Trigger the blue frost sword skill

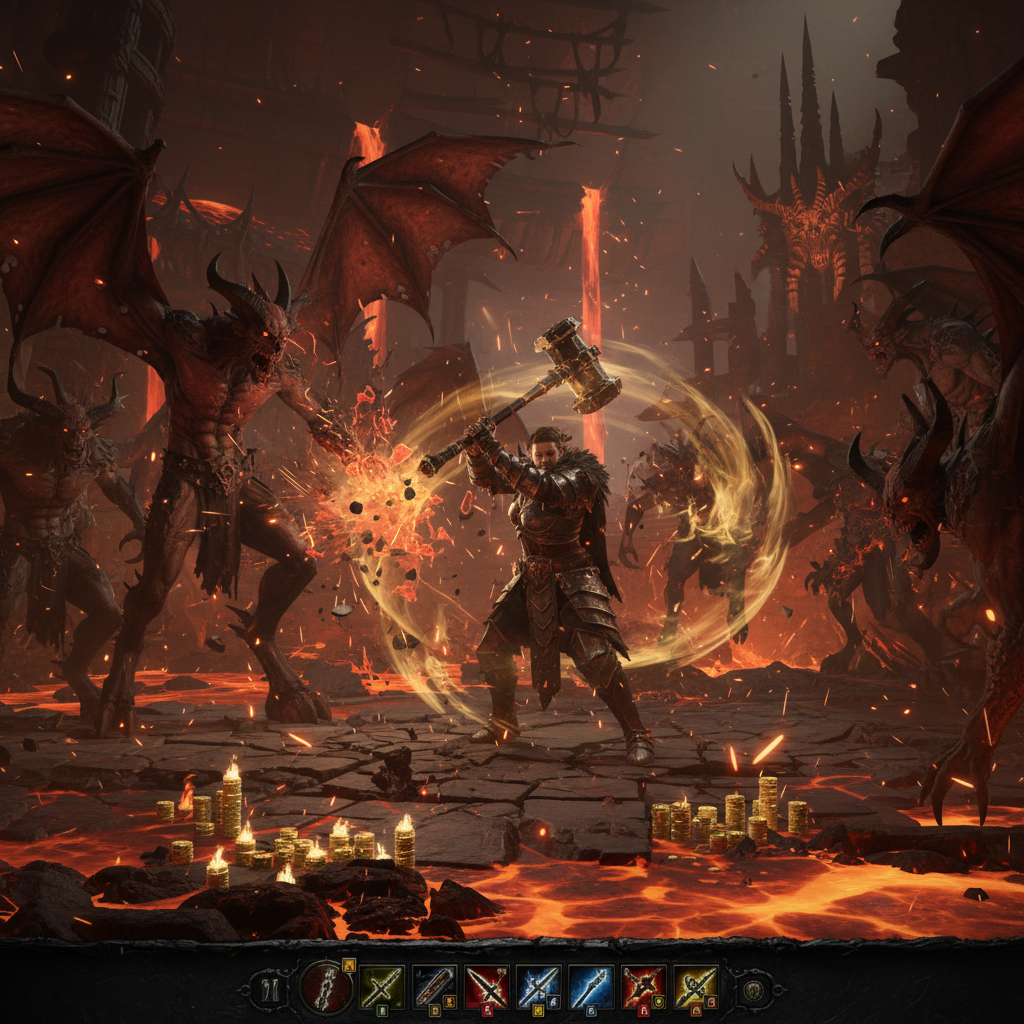[539, 987]
